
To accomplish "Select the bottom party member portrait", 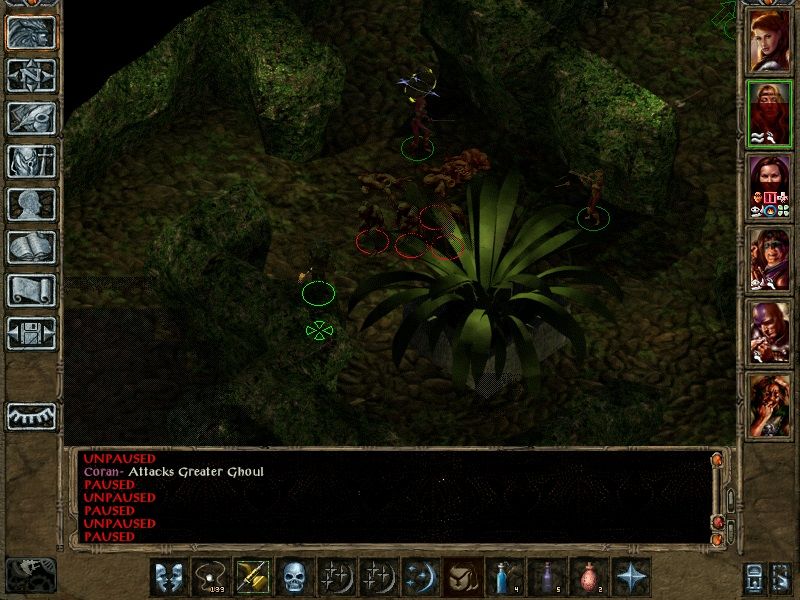I will click(x=769, y=406).
